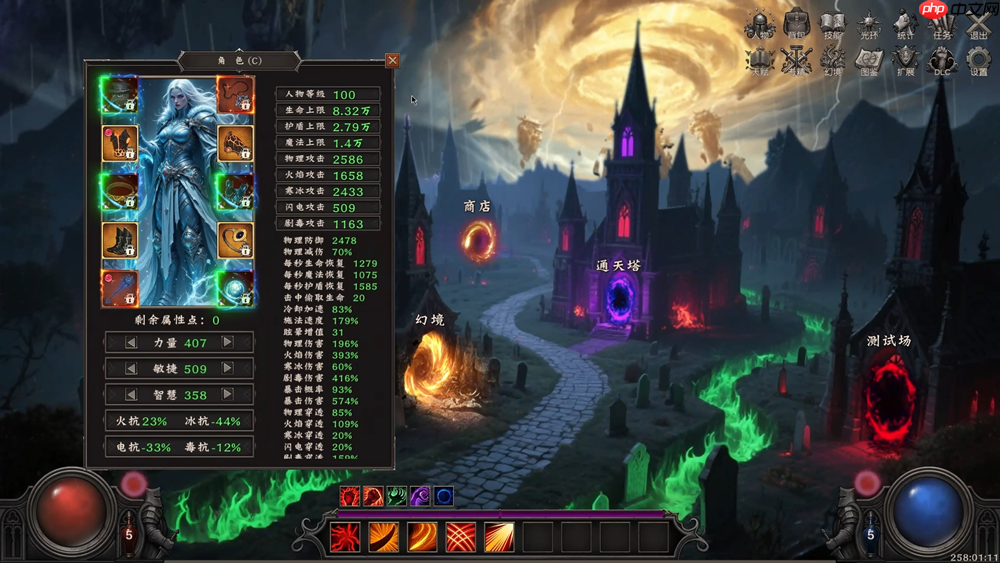The width and height of the screenshot is (1000, 563).
Task: Select the glowing orb equipment slot
Action: pos(235,288)
